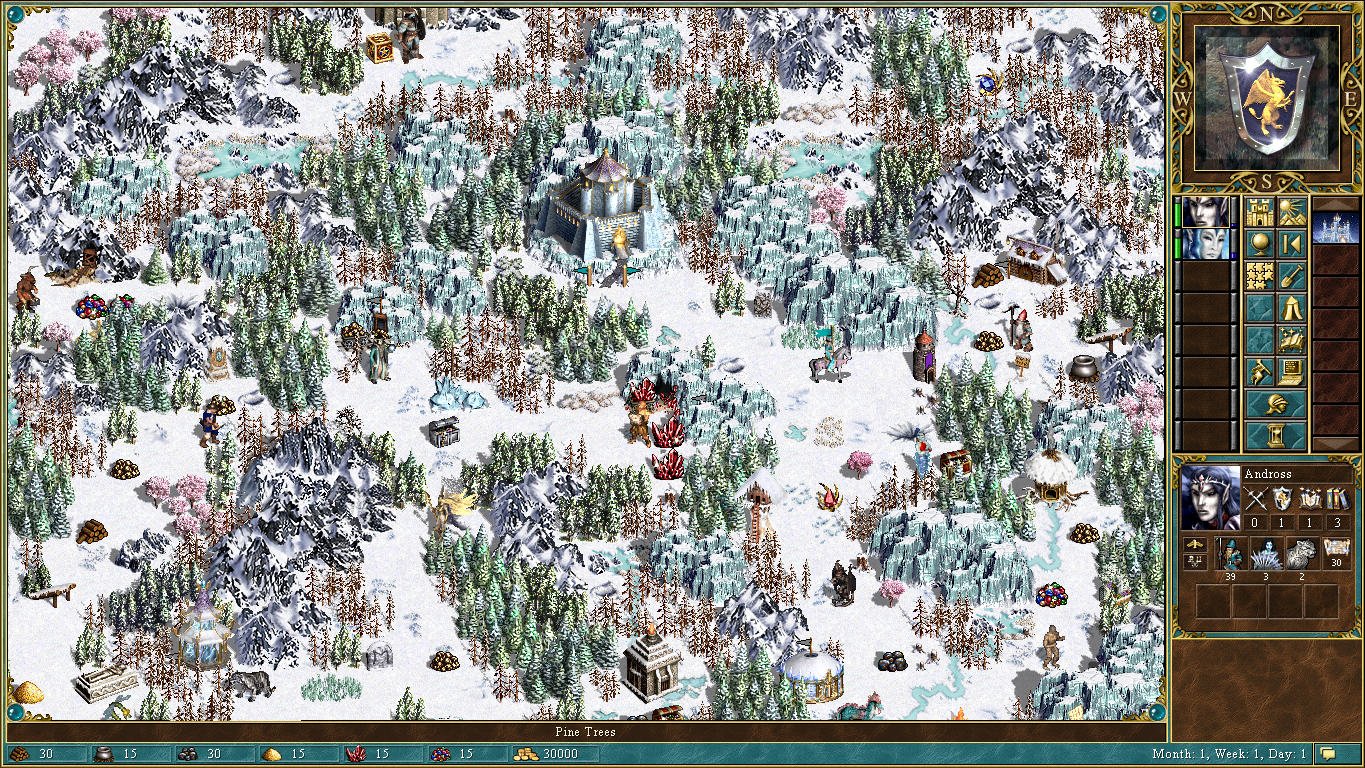1365x768 pixels.
Task: View the world map with the globe icon
Action: (1260, 241)
